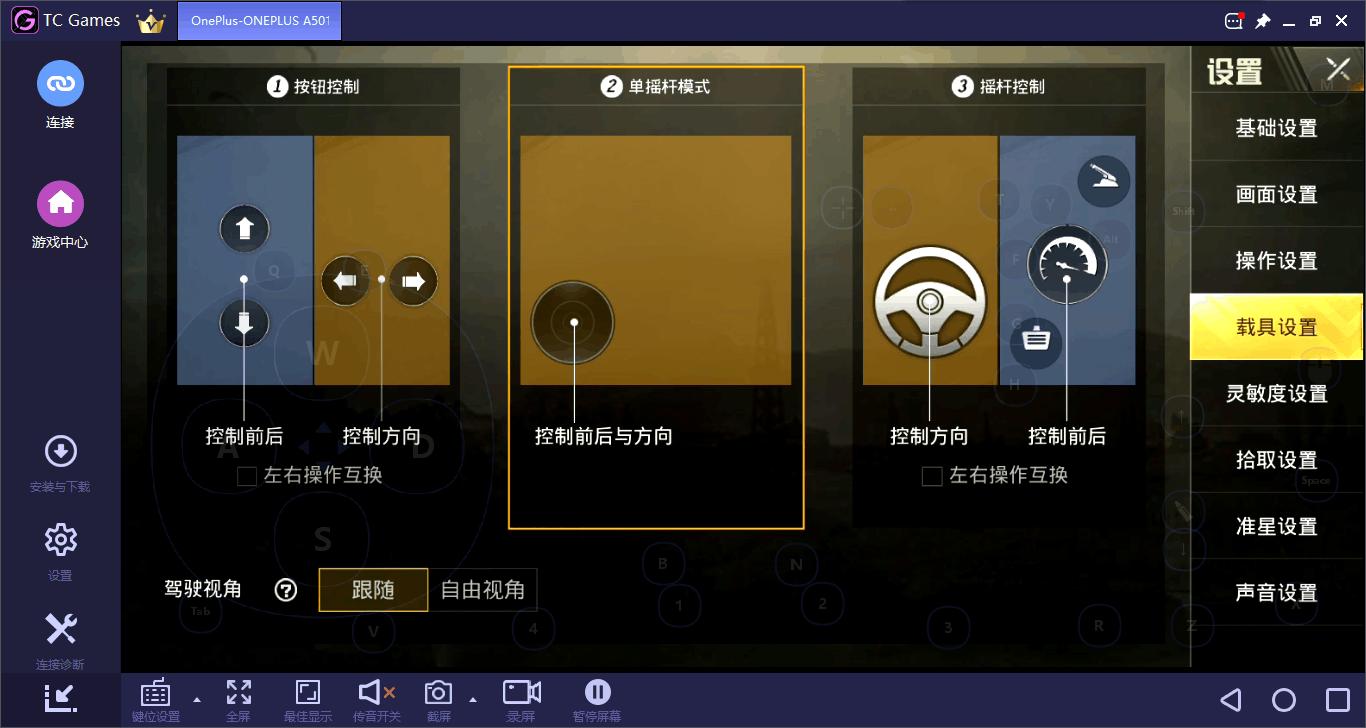This screenshot has height=728, width=1366.
Task: Click the 跟随 follow view button
Action: [373, 589]
